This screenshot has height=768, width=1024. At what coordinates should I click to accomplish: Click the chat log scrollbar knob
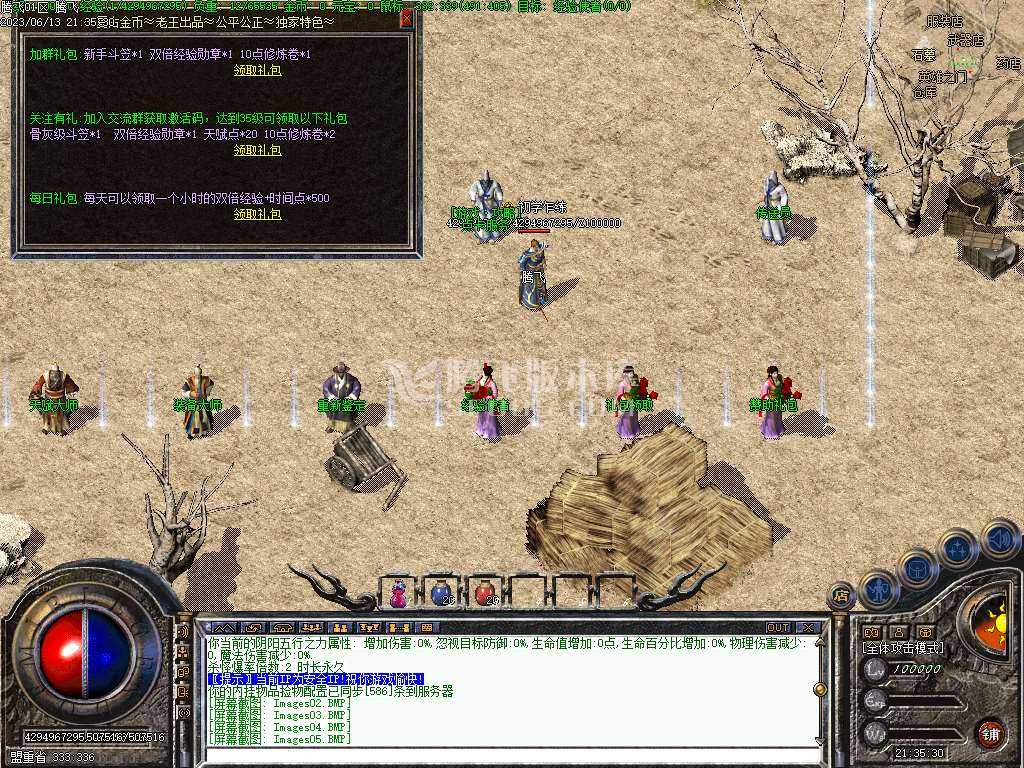821,689
